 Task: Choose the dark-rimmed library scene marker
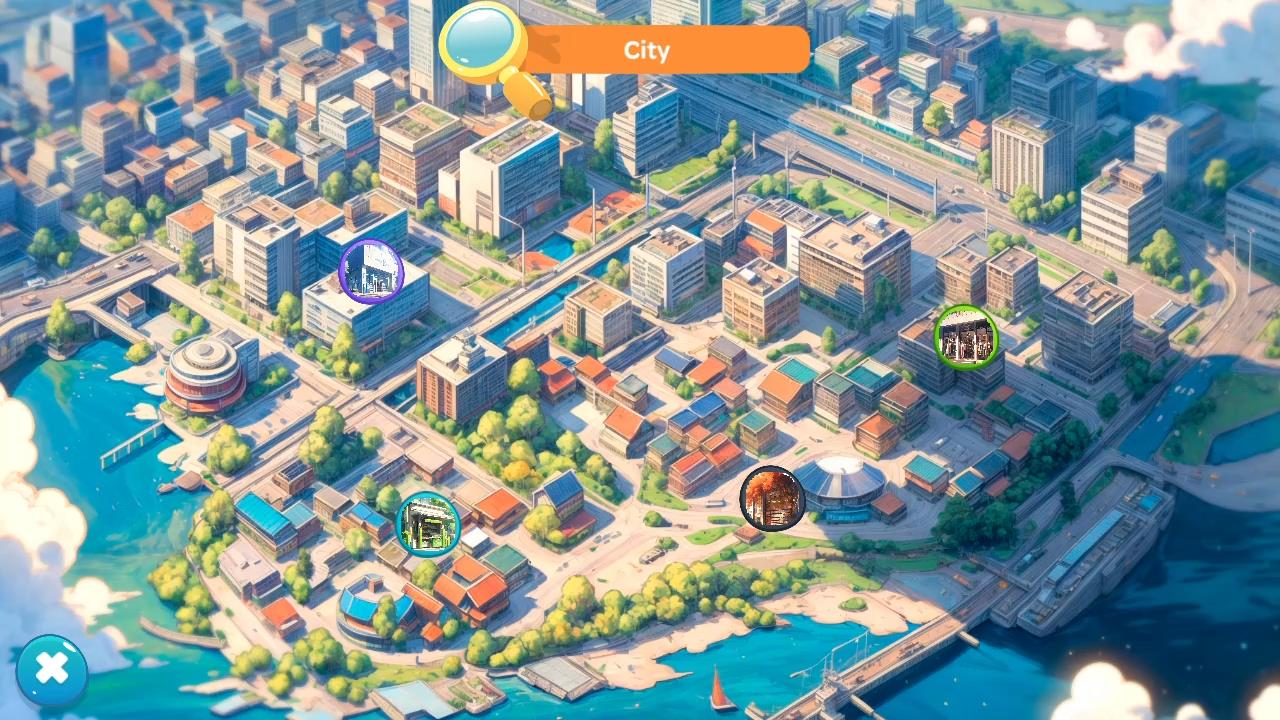(772, 498)
